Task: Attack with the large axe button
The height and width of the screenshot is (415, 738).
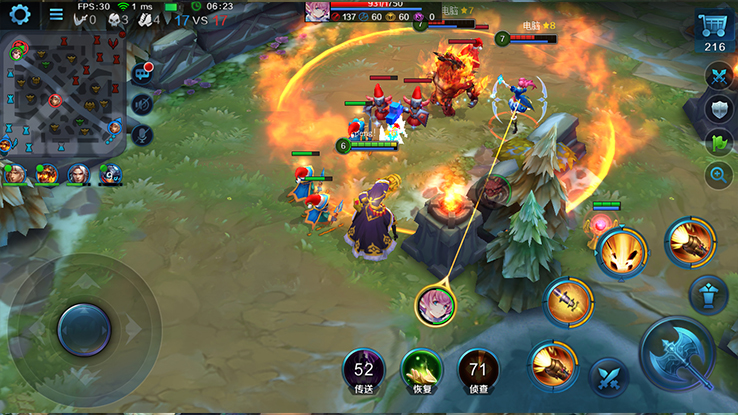Action: tap(676, 353)
